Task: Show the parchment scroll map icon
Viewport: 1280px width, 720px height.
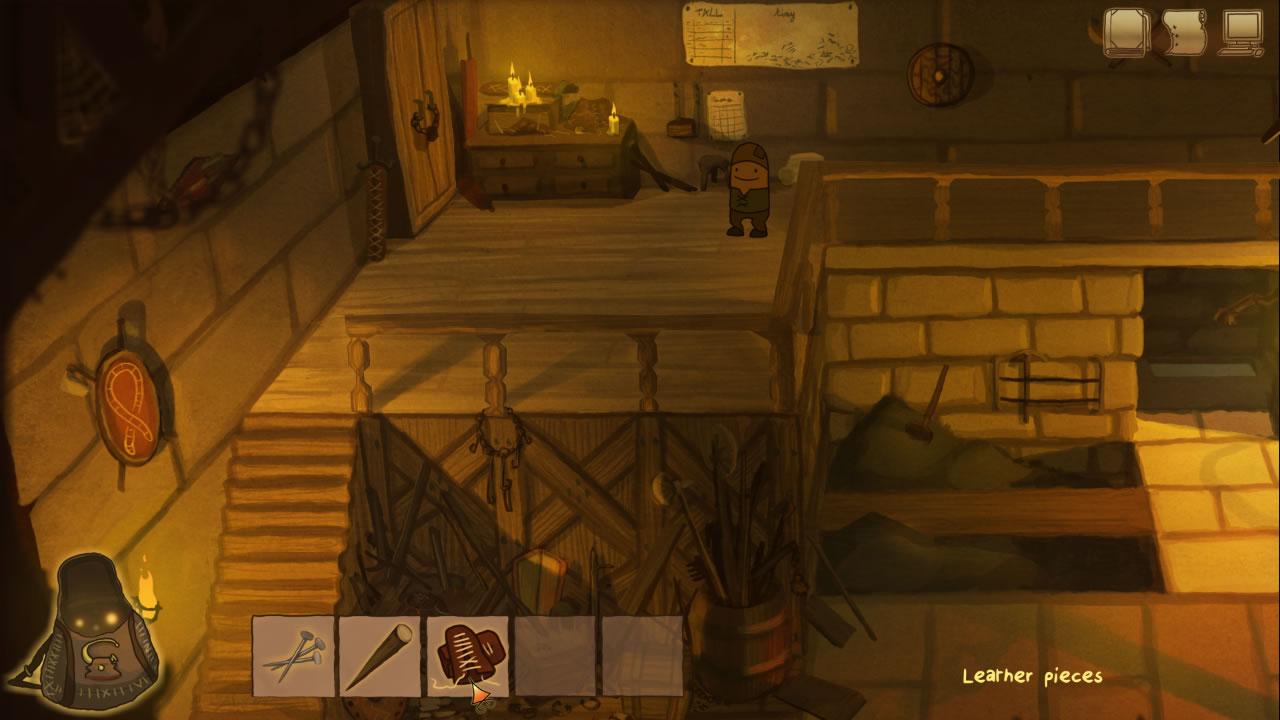Action: coord(1185,34)
